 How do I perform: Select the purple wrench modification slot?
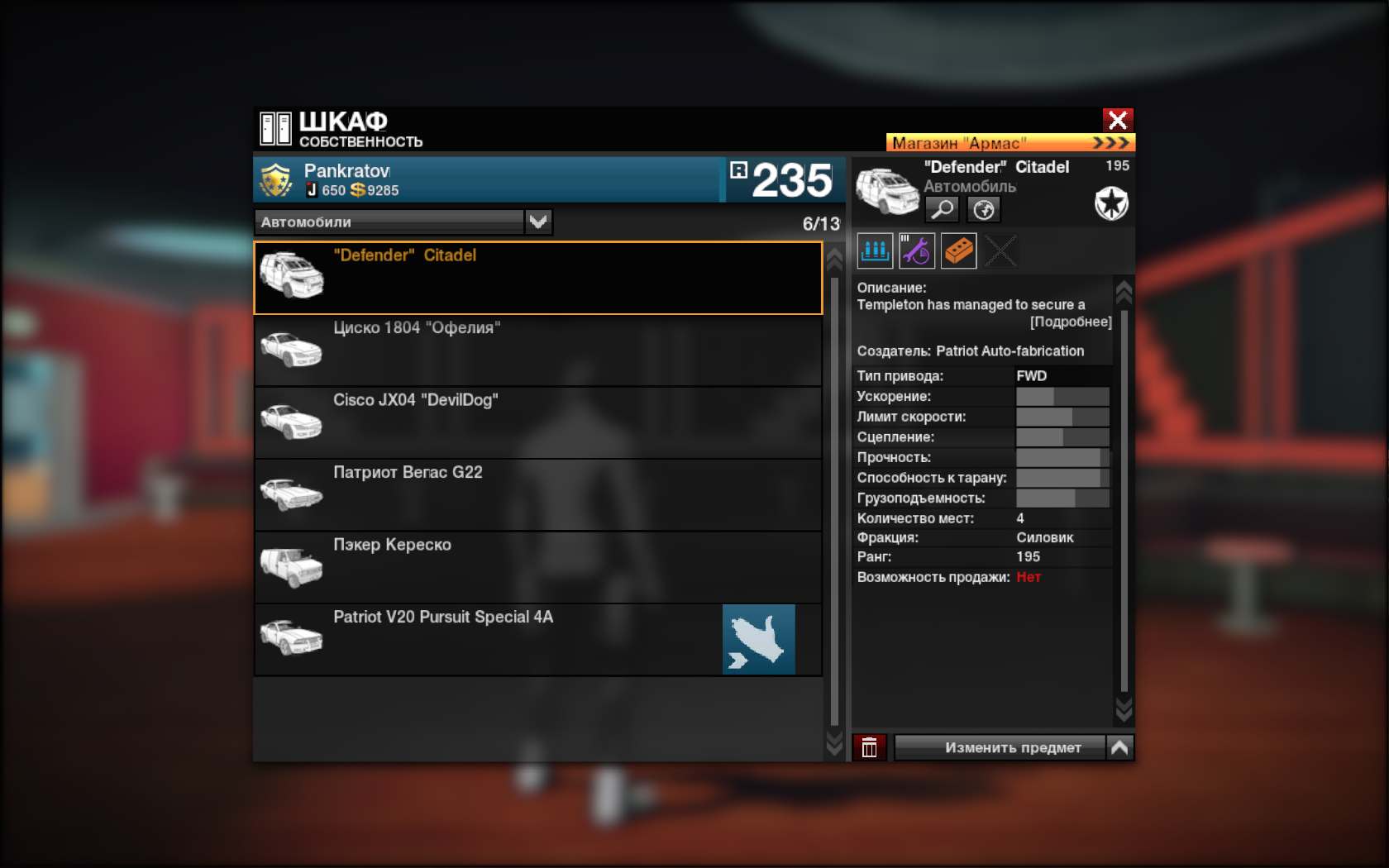point(917,250)
